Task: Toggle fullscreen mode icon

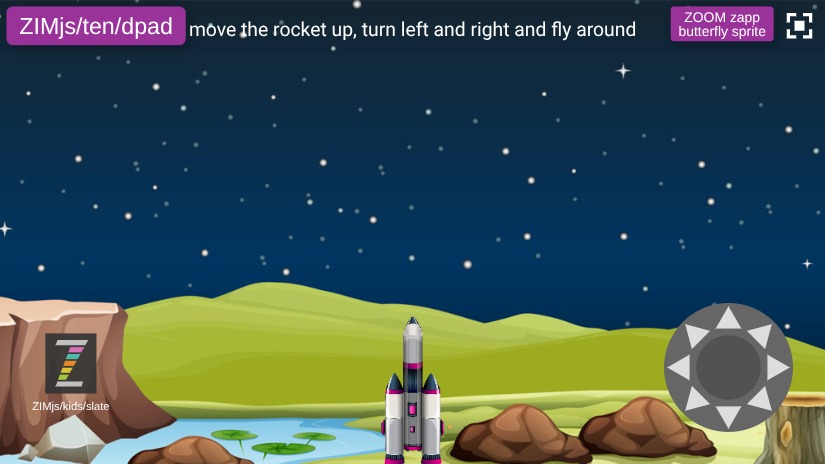Action: (x=799, y=26)
